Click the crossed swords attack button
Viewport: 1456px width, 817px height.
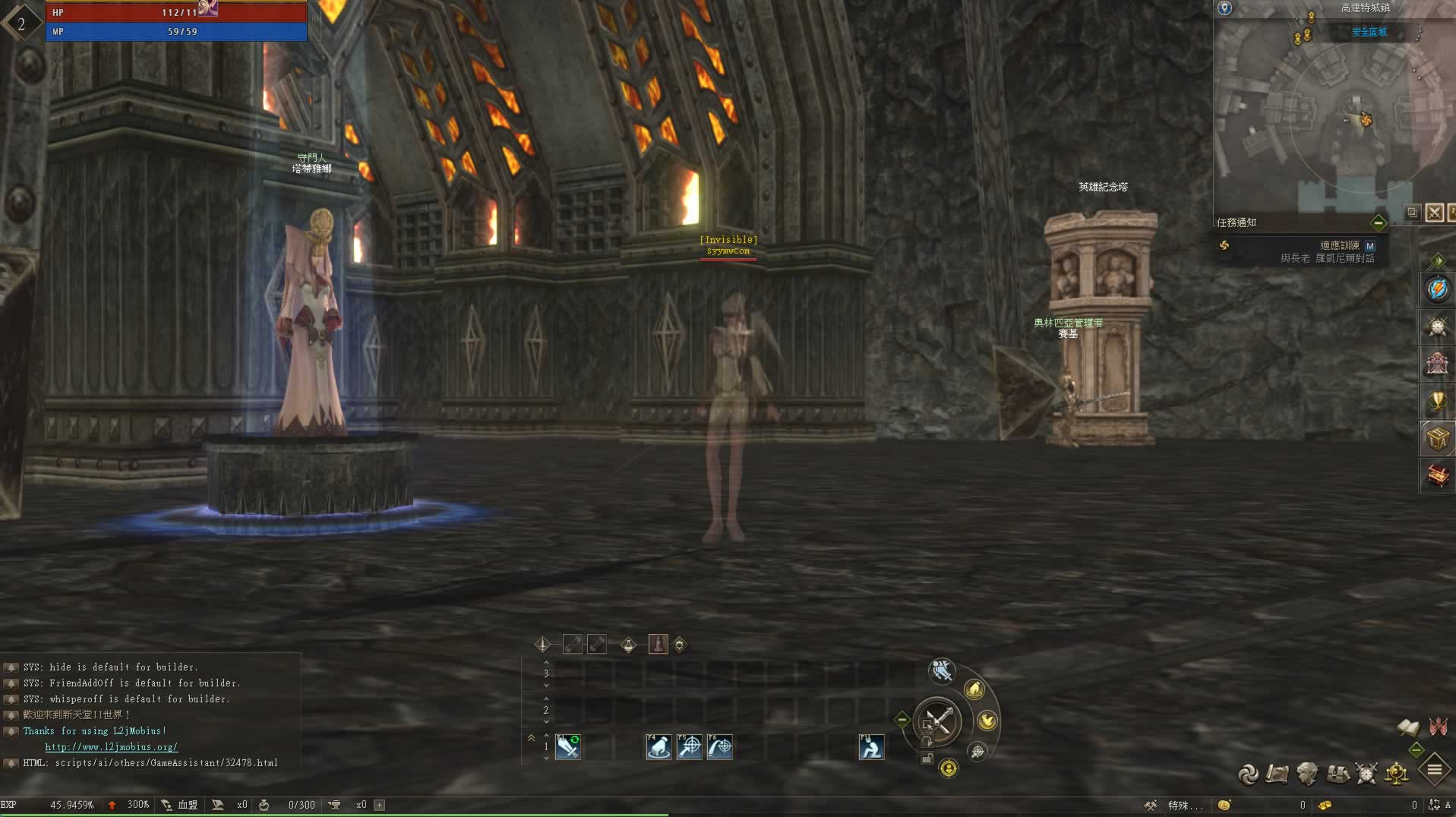point(938,721)
